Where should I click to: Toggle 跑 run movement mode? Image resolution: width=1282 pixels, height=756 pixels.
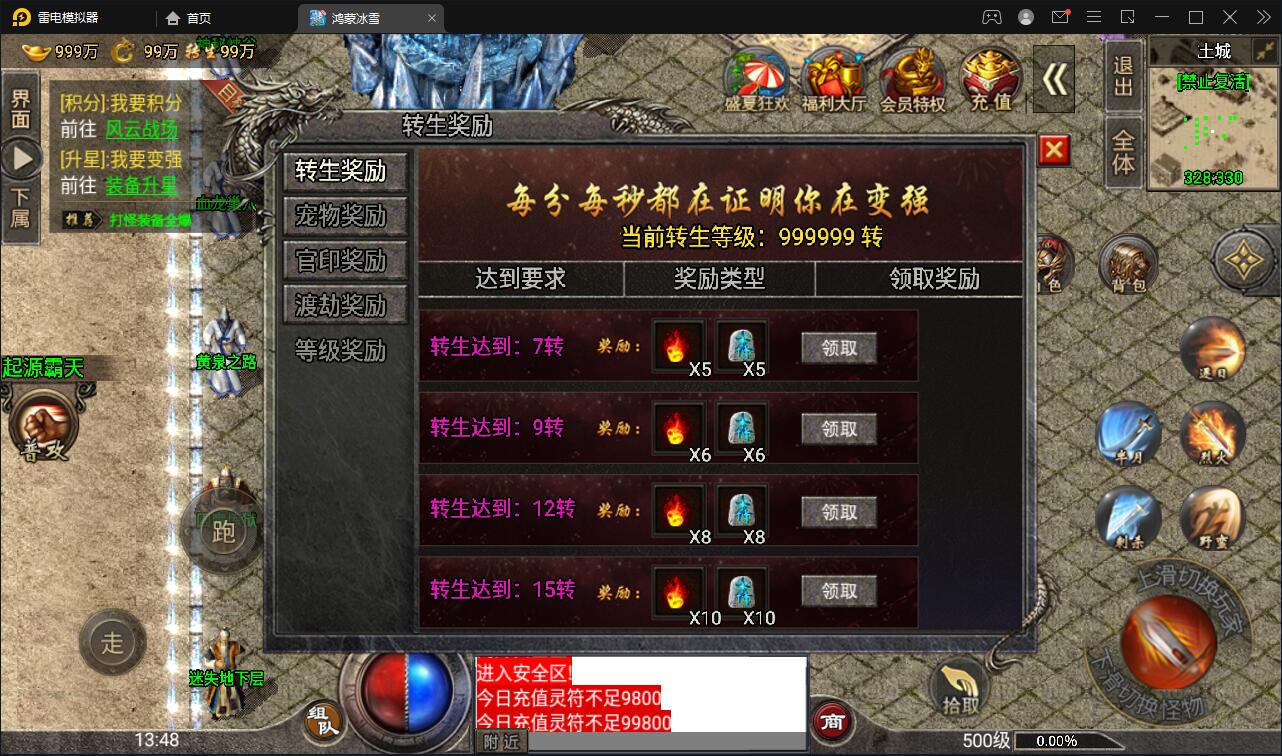coord(222,531)
